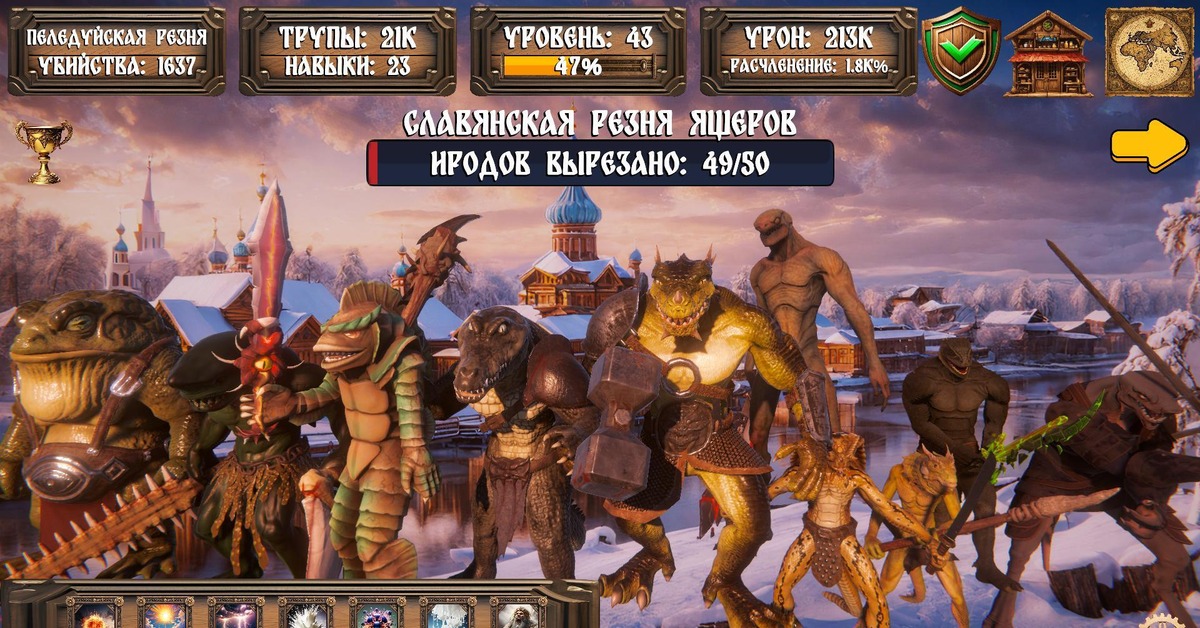
Task: Use the blazing sun skill
Action: pos(165,613)
